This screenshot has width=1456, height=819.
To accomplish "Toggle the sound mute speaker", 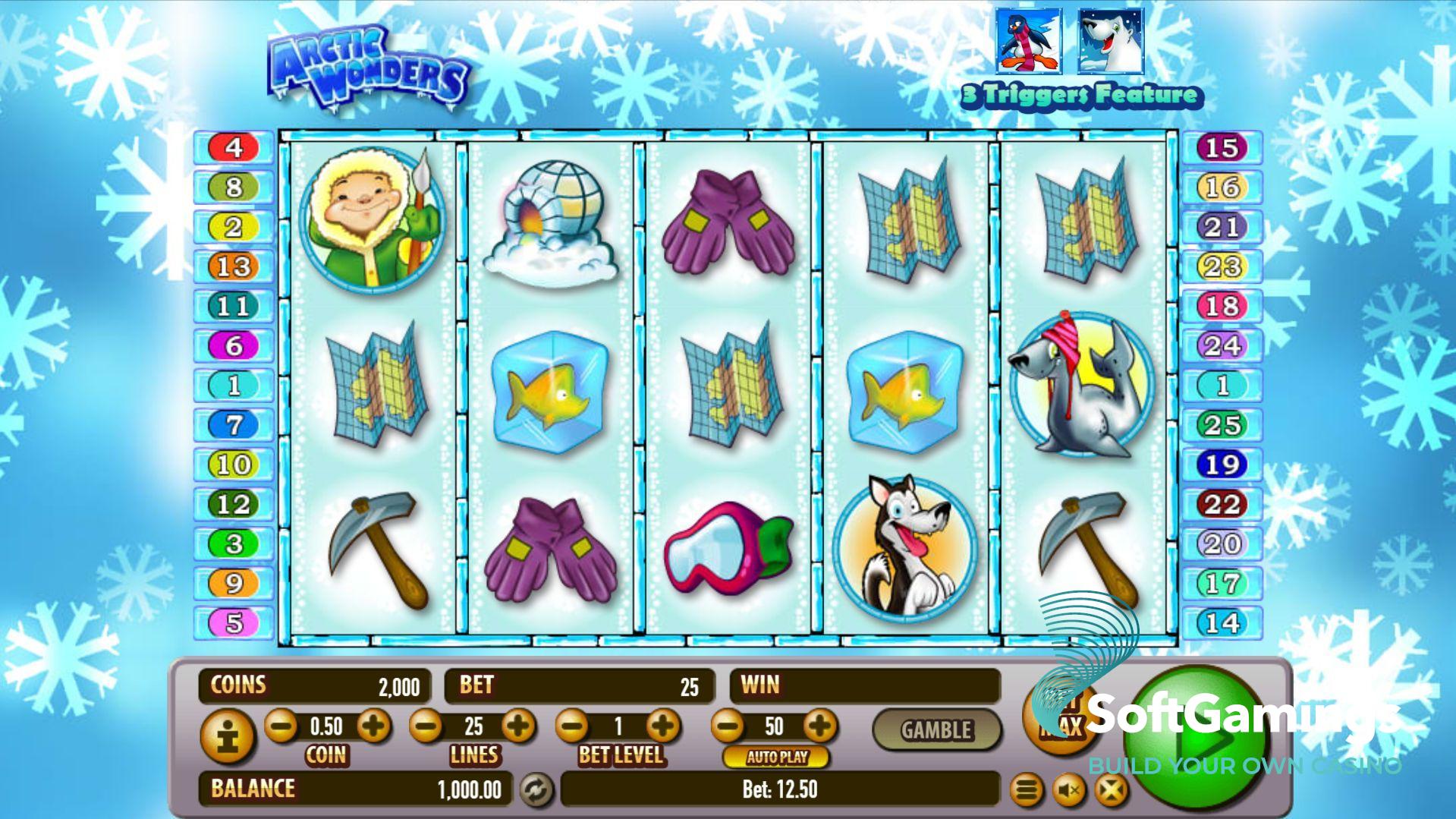I will point(1068,790).
